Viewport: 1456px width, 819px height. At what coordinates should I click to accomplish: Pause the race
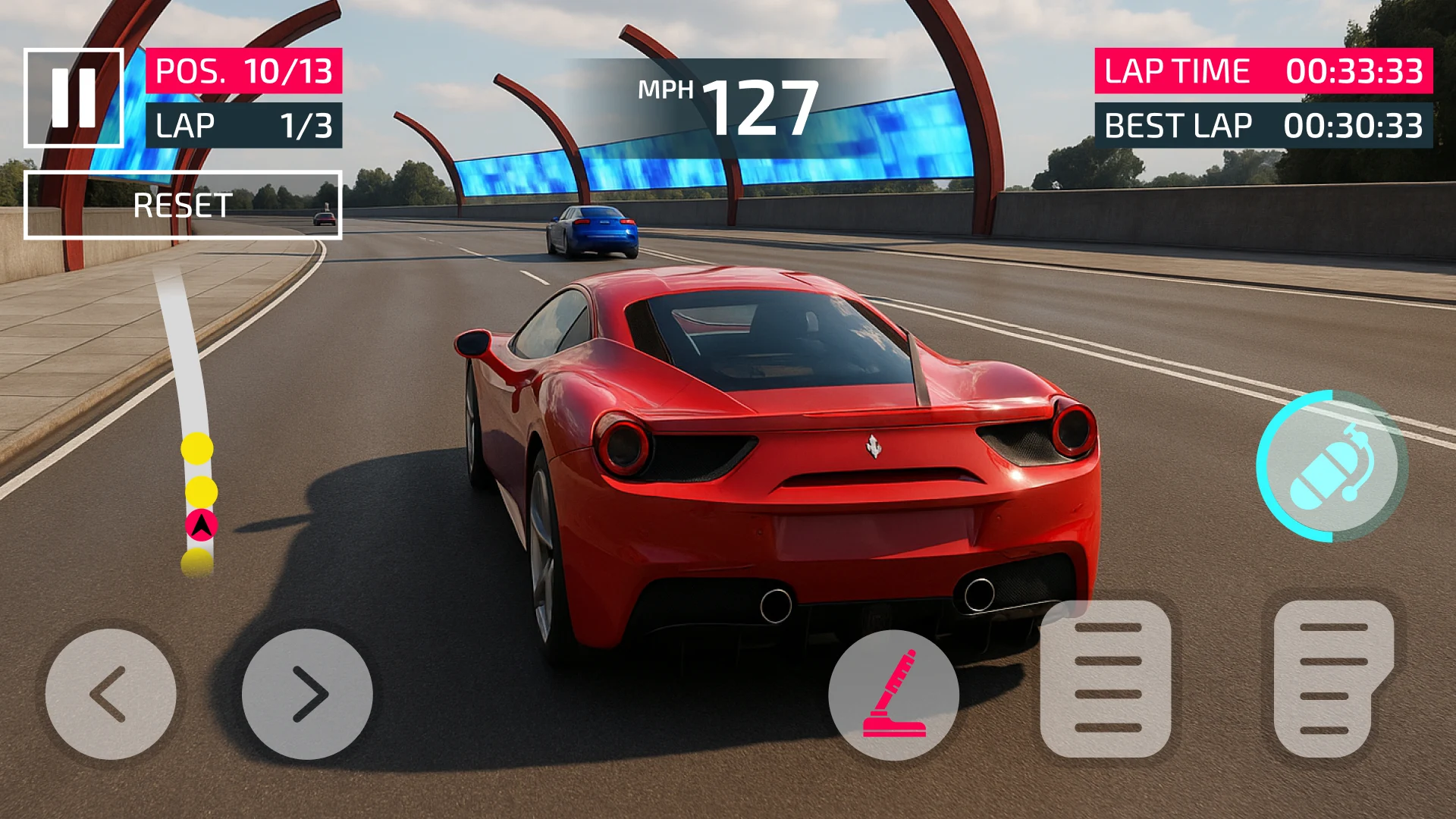coord(74,98)
